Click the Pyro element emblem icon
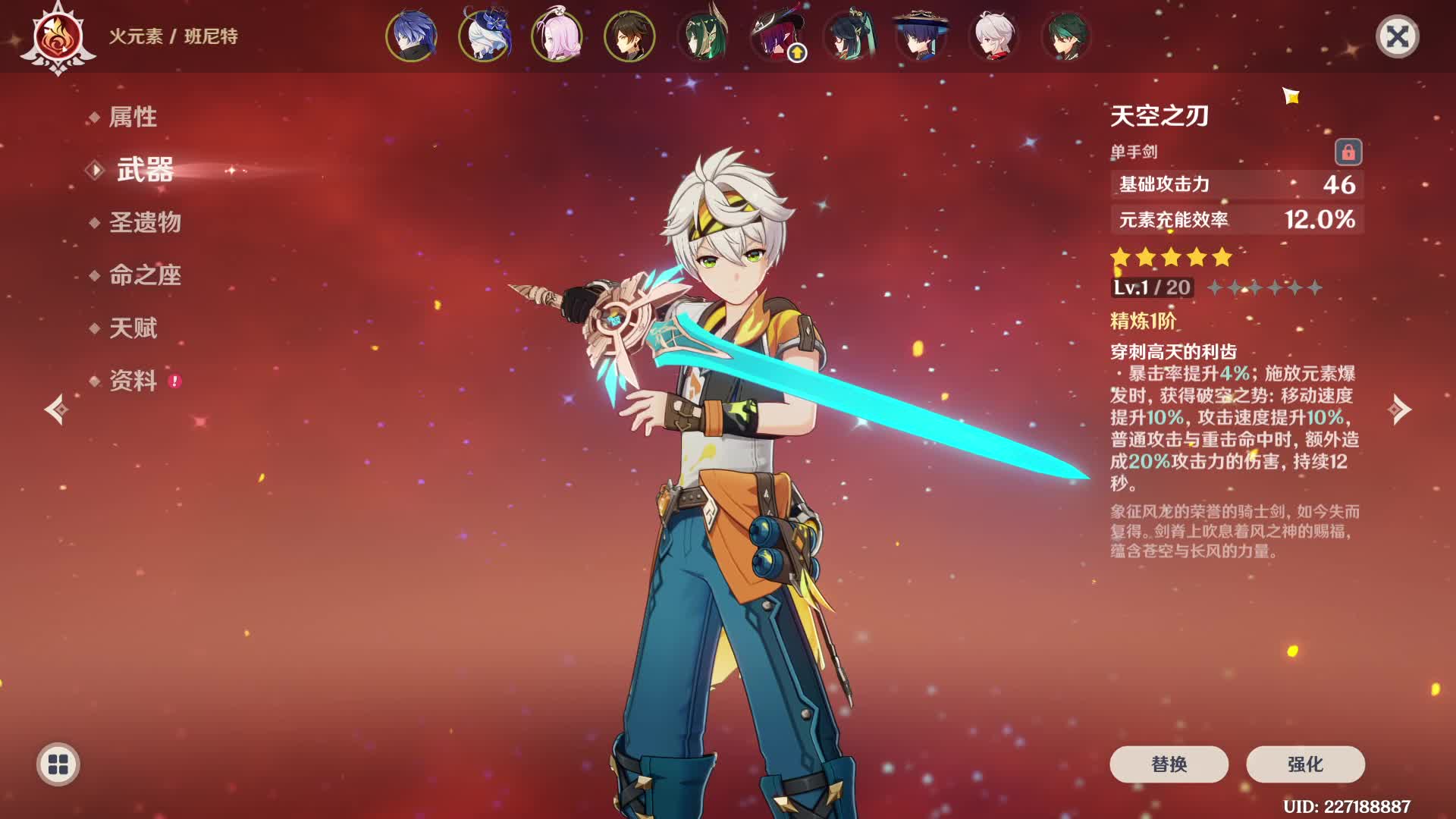Image resolution: width=1456 pixels, height=819 pixels. coord(58,36)
